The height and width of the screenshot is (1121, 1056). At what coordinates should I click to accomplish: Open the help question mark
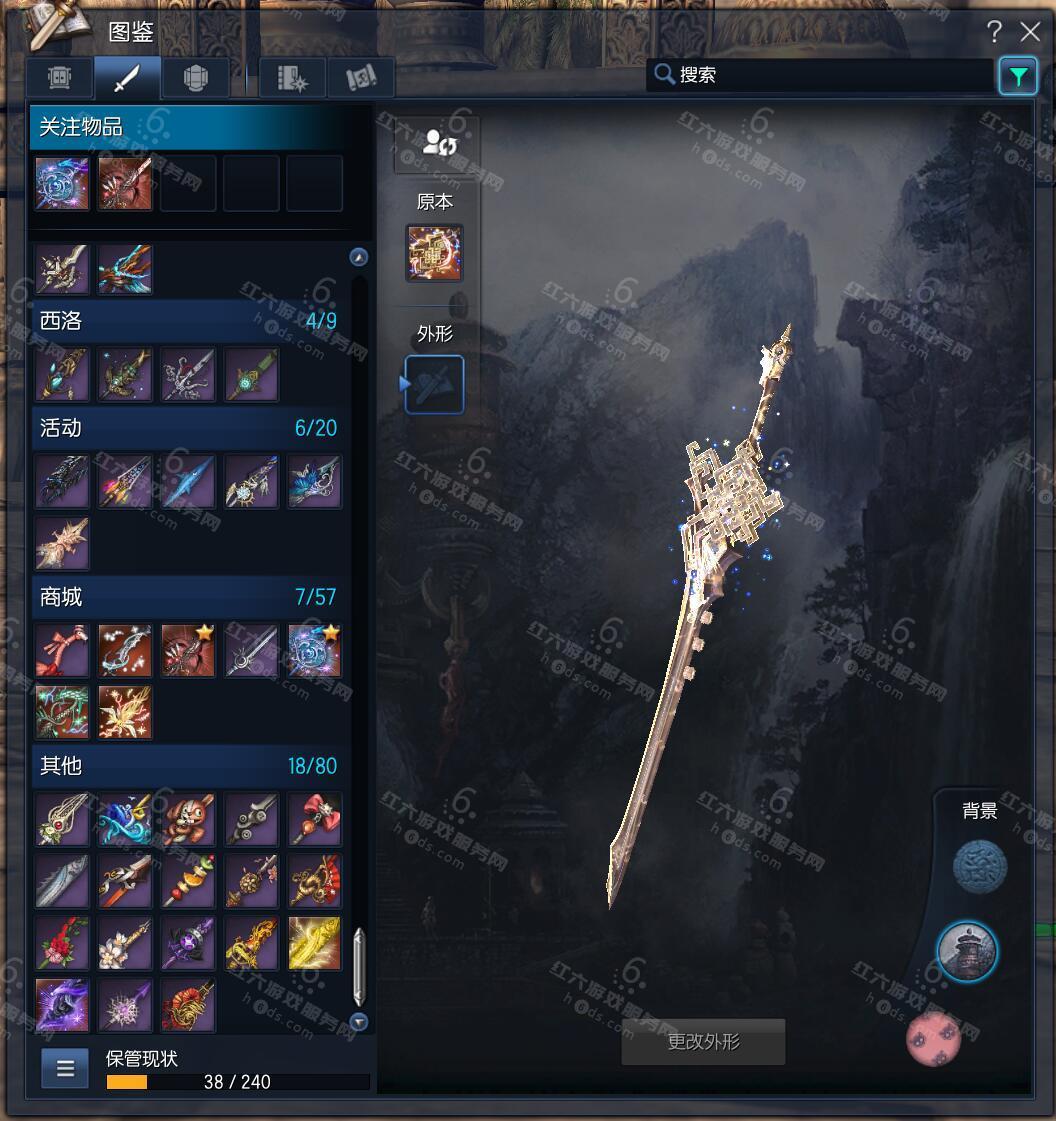[x=994, y=32]
